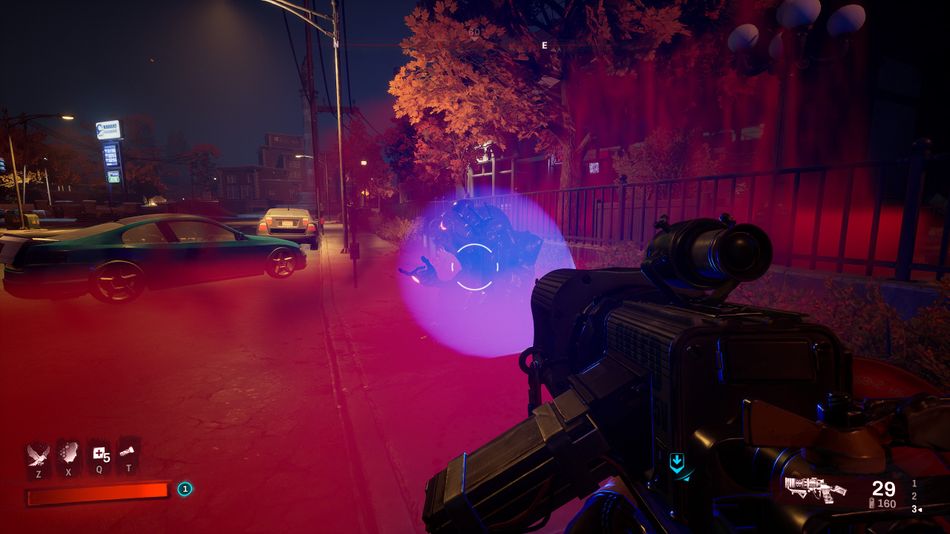Toggle the flashlight icon
Screen dimensions: 950x534
[128, 455]
